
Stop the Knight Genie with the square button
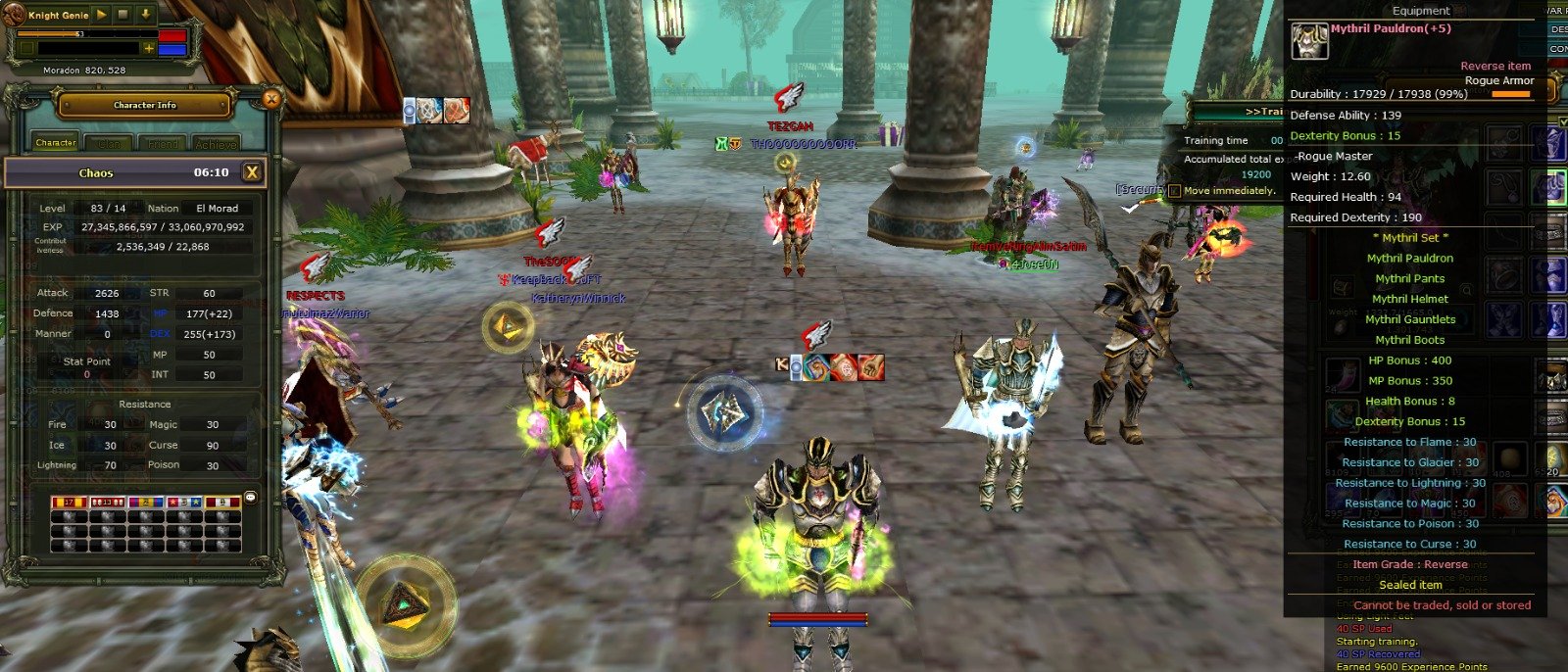123,15
